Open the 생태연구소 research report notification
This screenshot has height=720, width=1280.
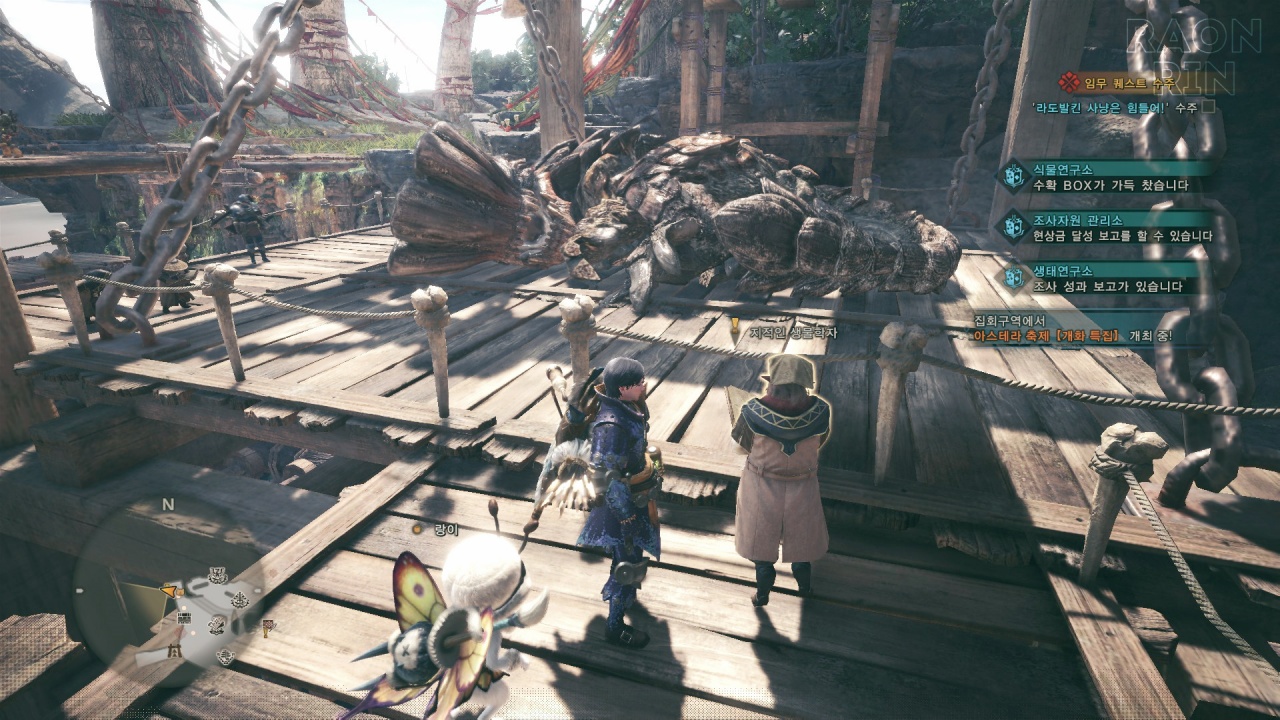click(1108, 278)
